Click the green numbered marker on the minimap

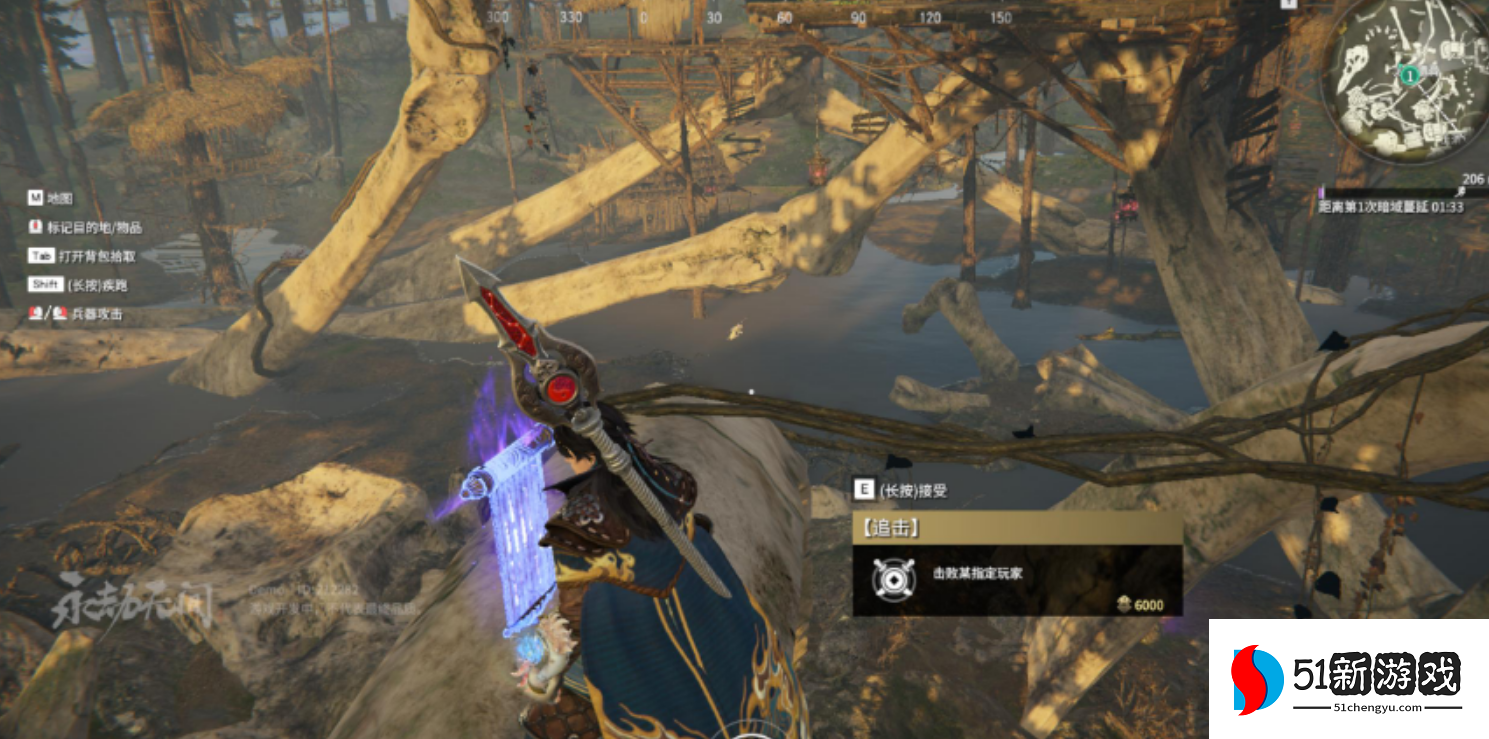click(x=1408, y=74)
